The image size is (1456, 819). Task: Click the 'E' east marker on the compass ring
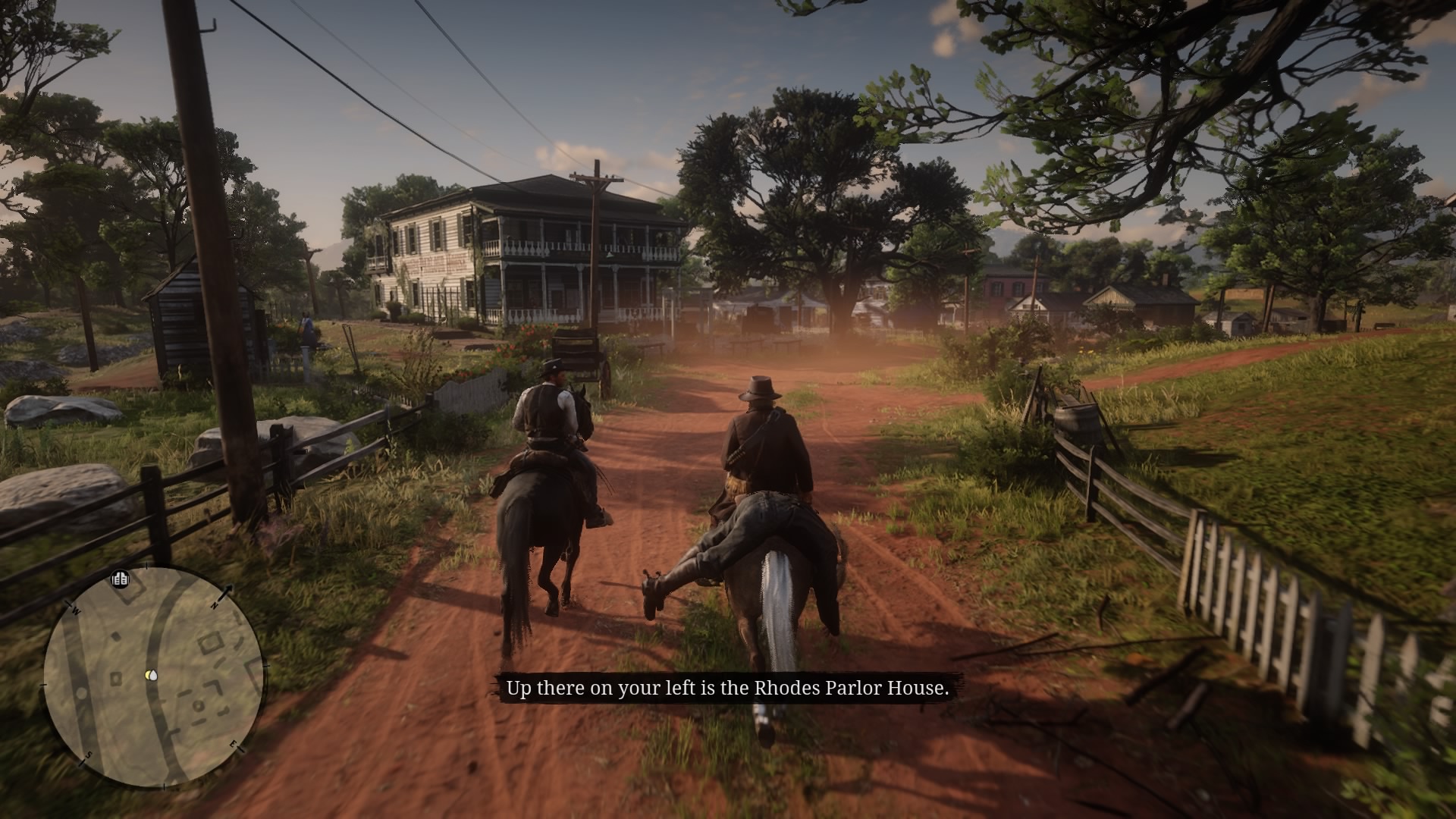click(234, 745)
